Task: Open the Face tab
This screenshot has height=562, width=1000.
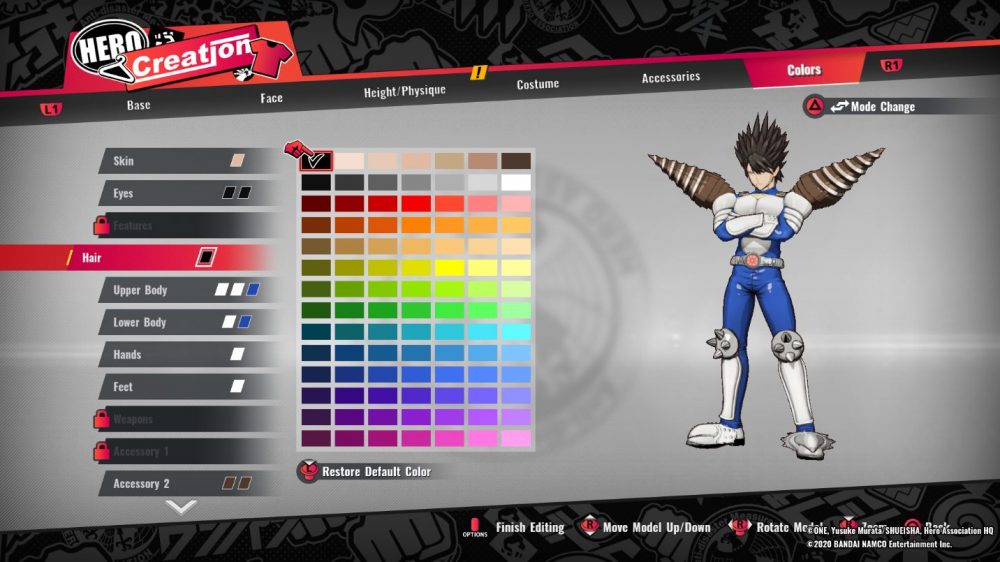Action: [271, 98]
